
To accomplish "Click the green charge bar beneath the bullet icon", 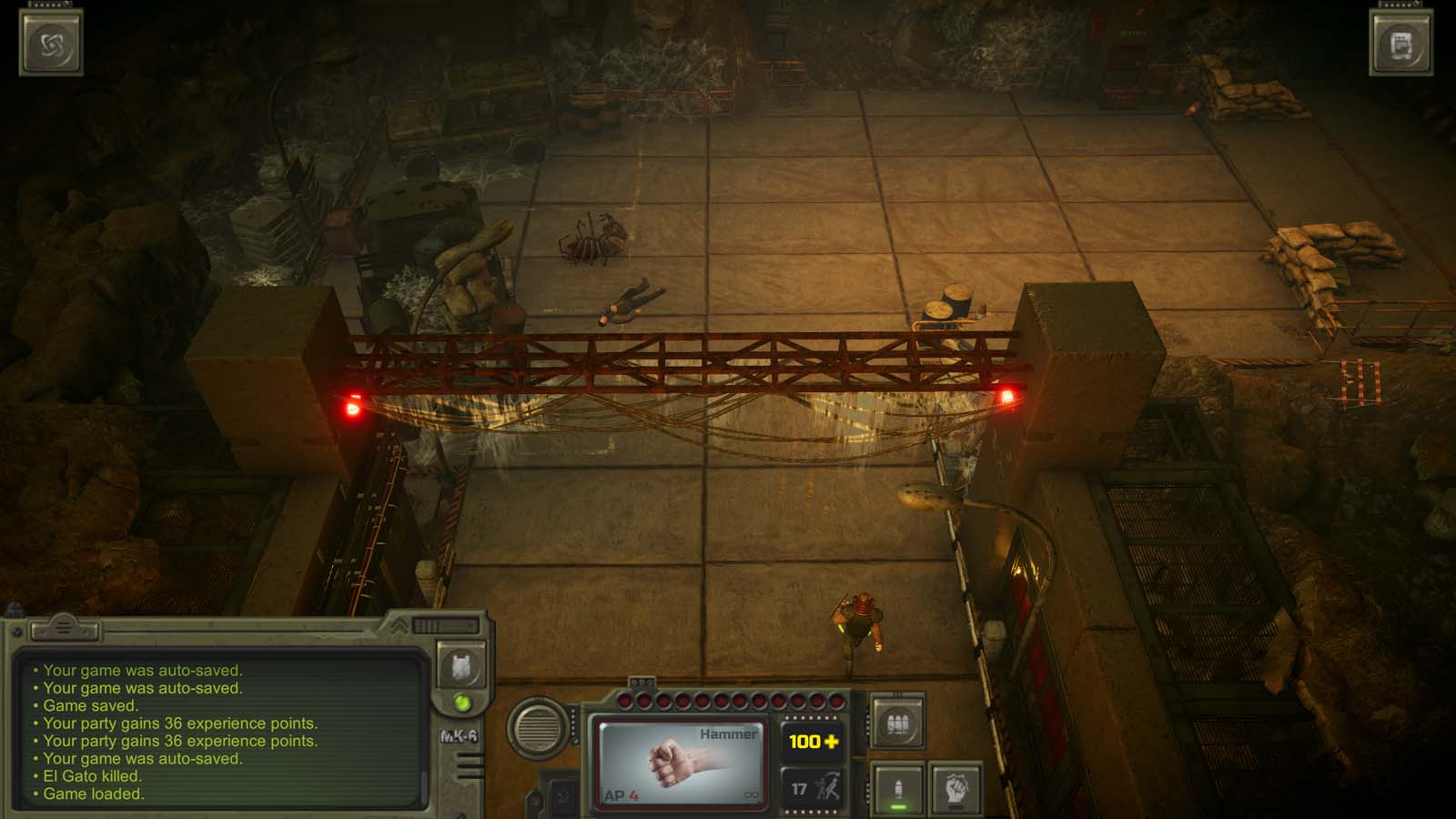I will [898, 808].
